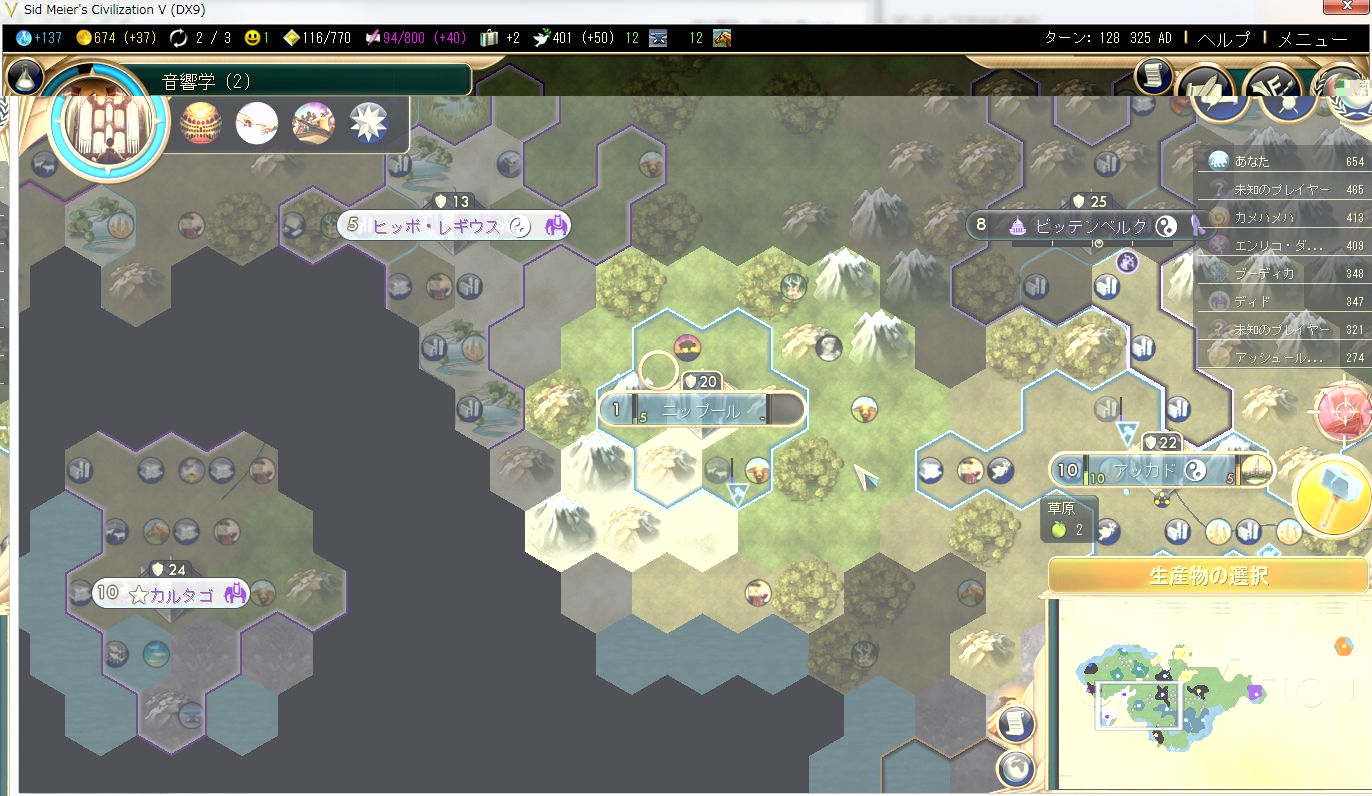
Task: Open the tech tree flask icon
Action: click(x=24, y=75)
